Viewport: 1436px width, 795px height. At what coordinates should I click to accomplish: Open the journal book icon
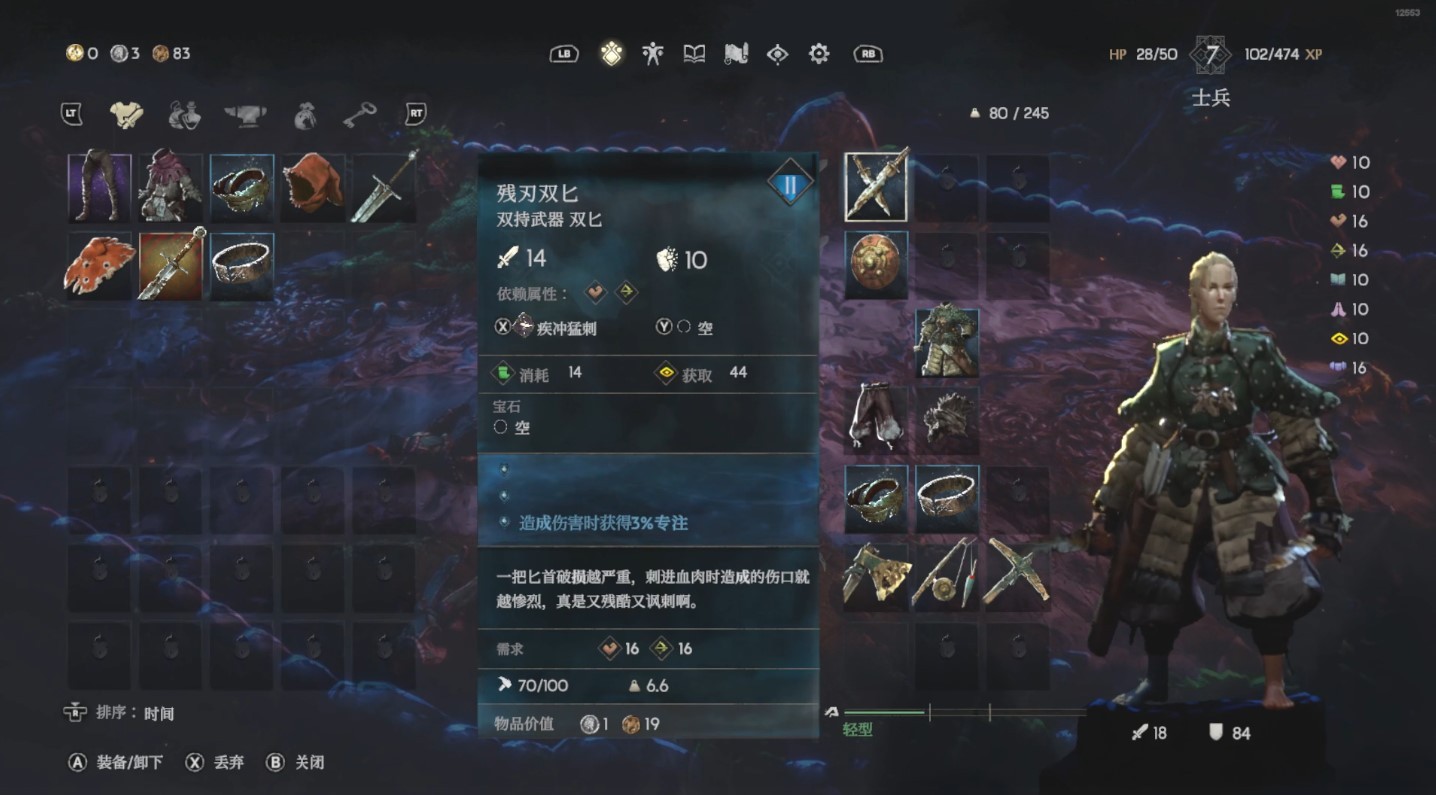tap(696, 52)
